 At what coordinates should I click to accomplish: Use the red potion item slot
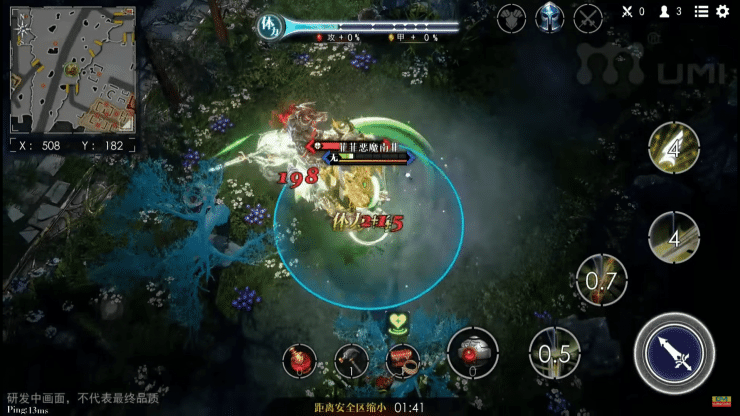(x=300, y=358)
